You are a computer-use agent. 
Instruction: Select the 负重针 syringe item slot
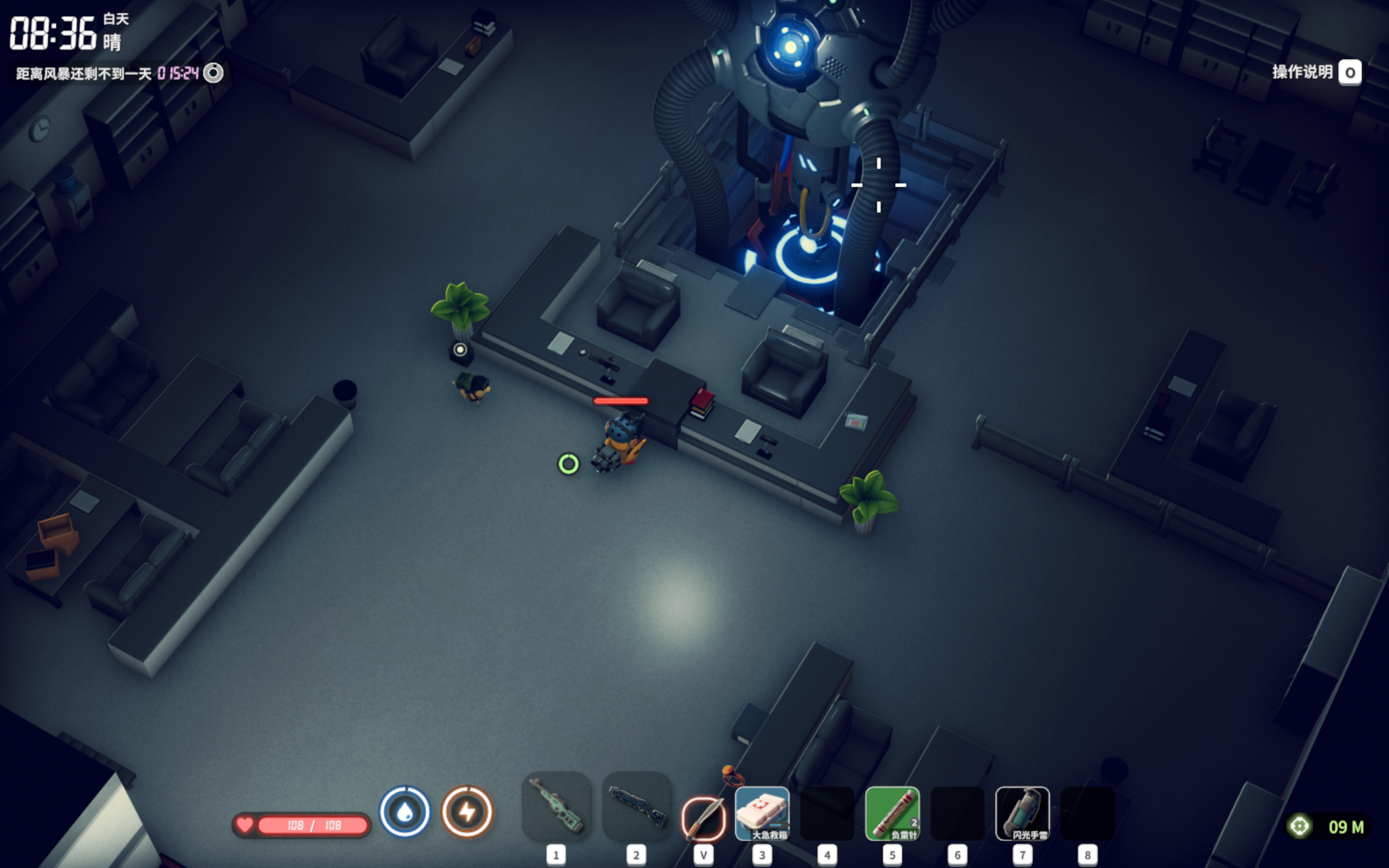pyautogui.click(x=892, y=813)
